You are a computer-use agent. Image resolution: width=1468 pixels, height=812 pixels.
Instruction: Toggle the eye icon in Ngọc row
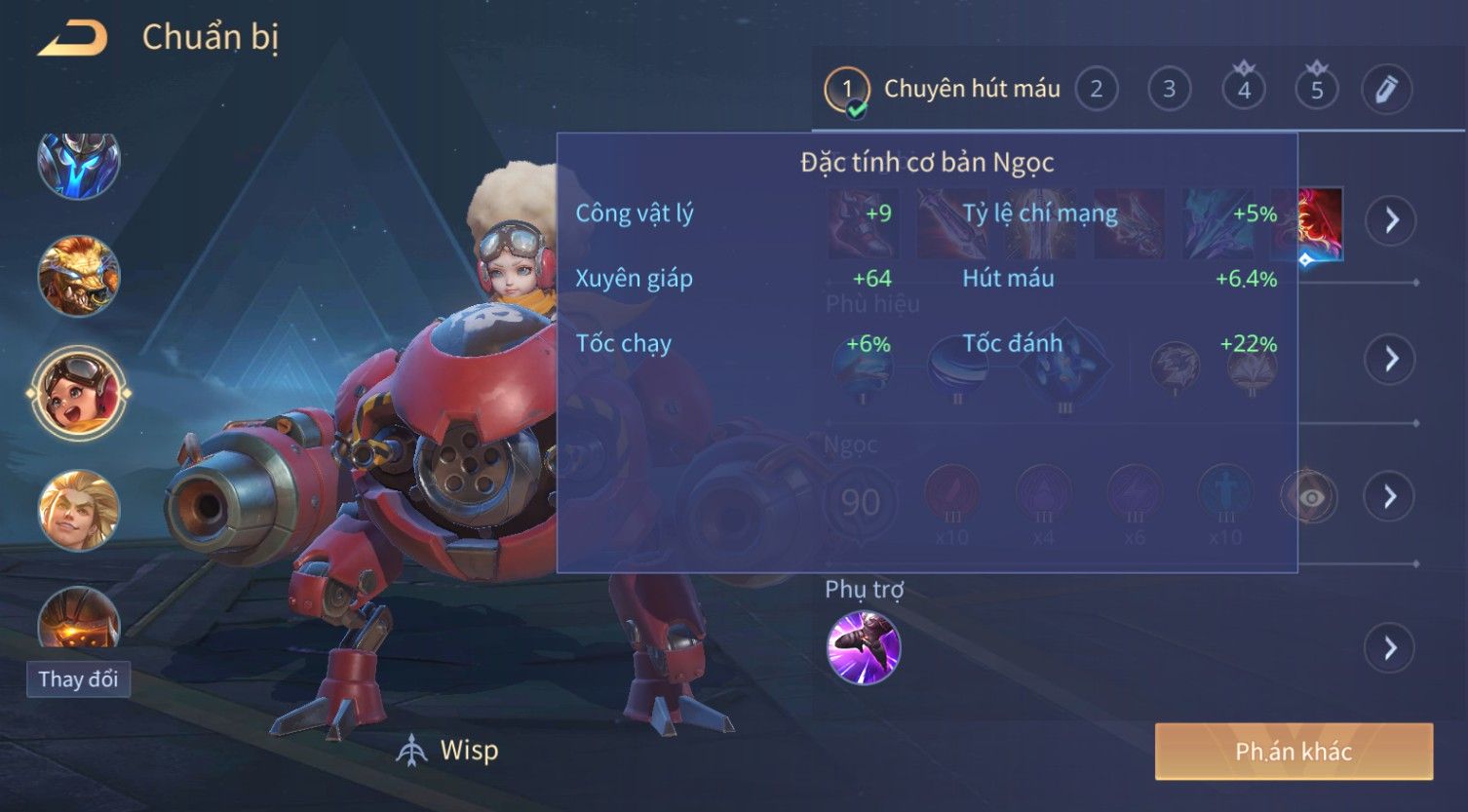[1311, 498]
